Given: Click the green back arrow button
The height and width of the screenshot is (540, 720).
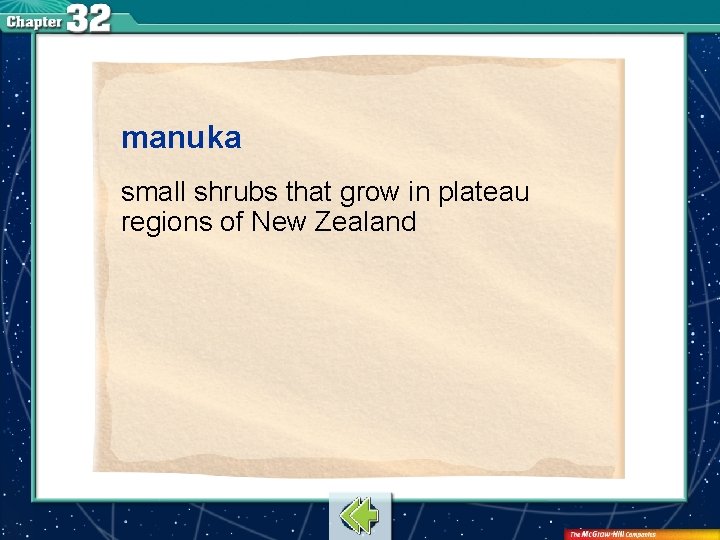Looking at the screenshot, I should [x=359, y=515].
